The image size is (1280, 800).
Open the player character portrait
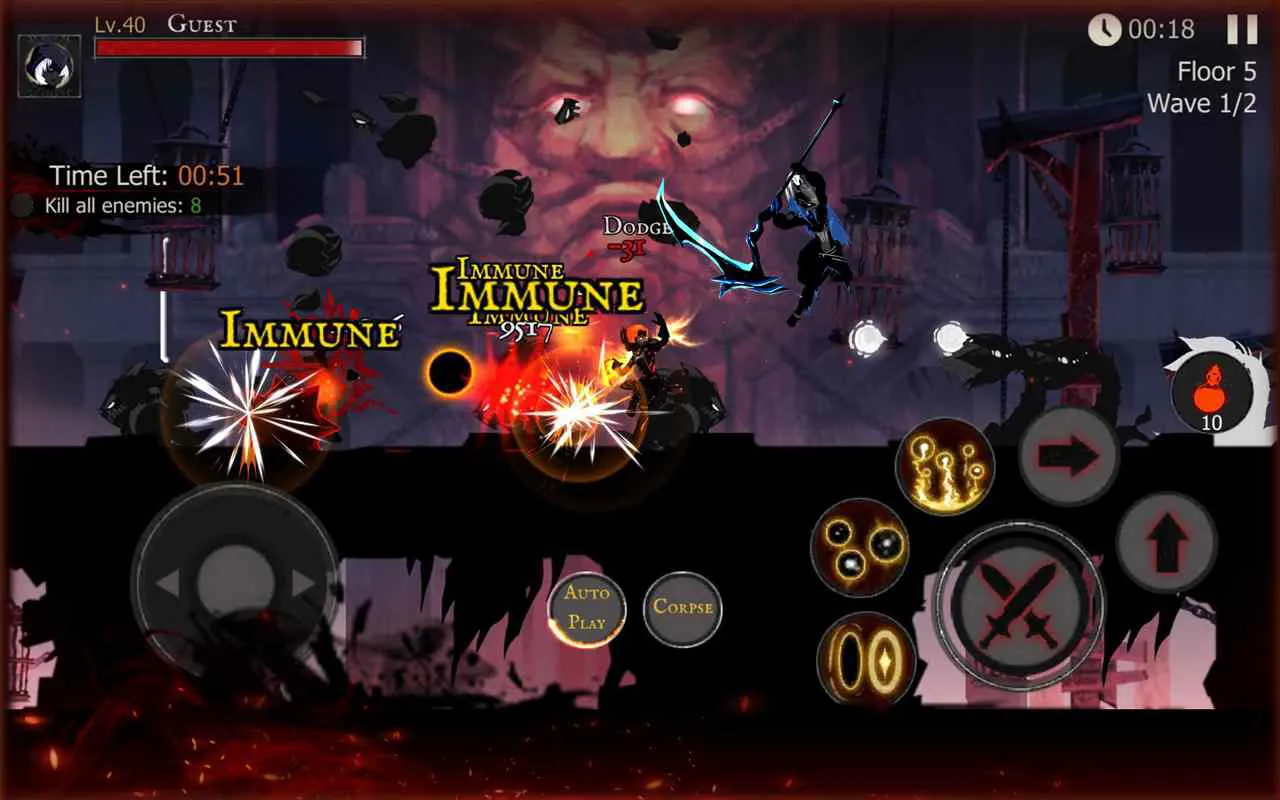[x=49, y=63]
